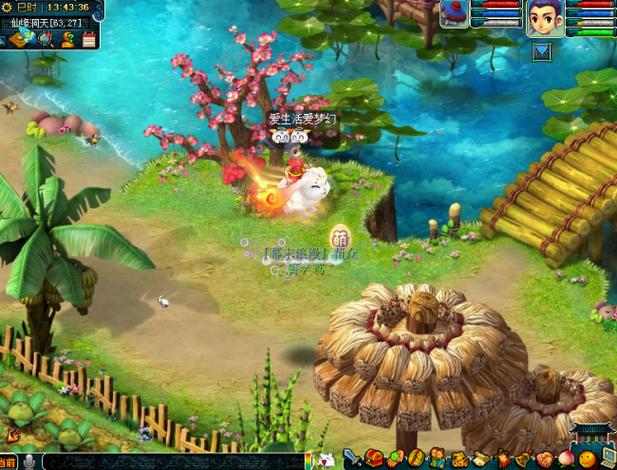Click the sun time-of-day icon
Viewport: 617px width, 470px height.
click(x=7, y=7)
